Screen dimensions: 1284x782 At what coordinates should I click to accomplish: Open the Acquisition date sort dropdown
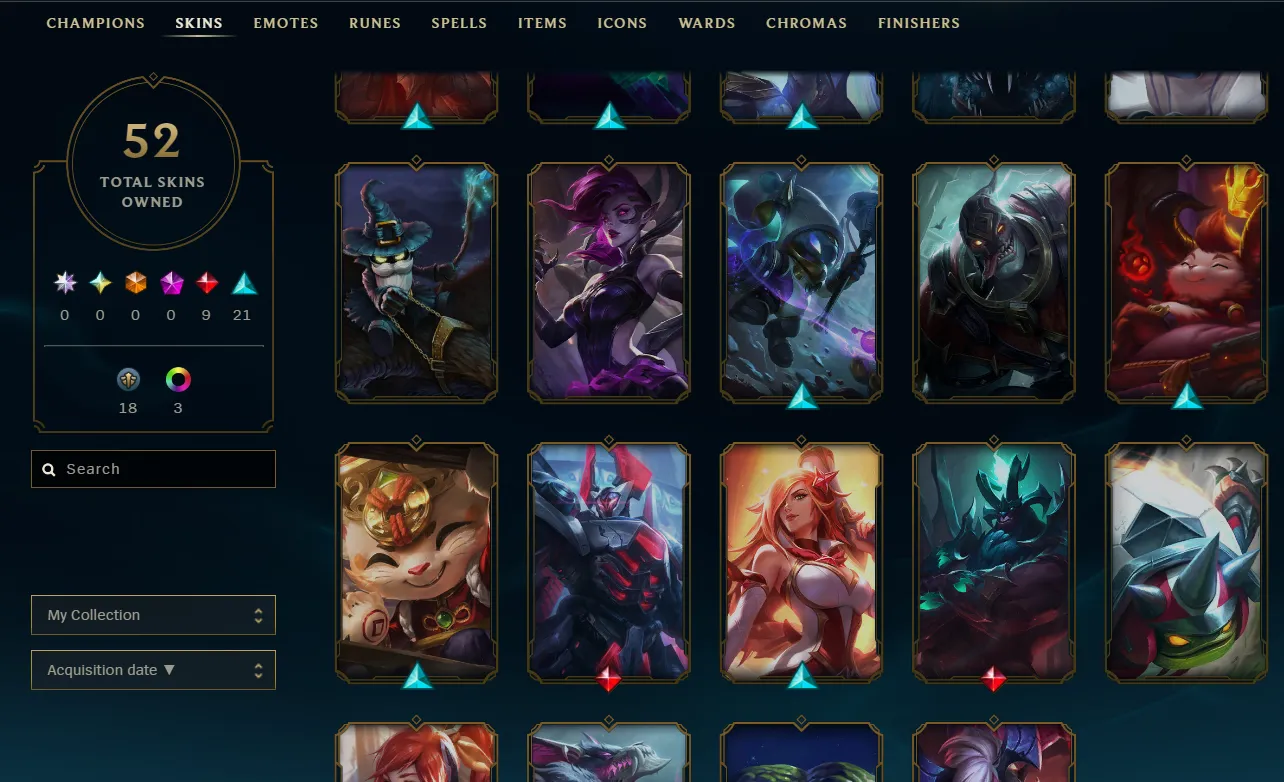(x=152, y=670)
